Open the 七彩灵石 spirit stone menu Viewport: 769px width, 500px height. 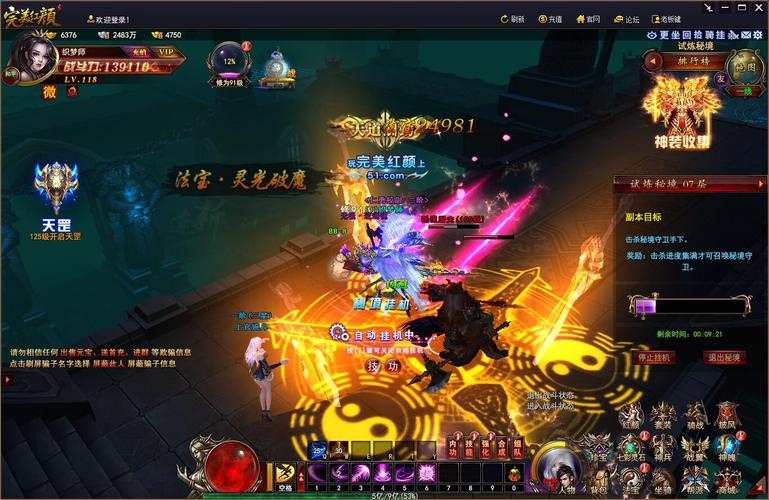[x=632, y=449]
